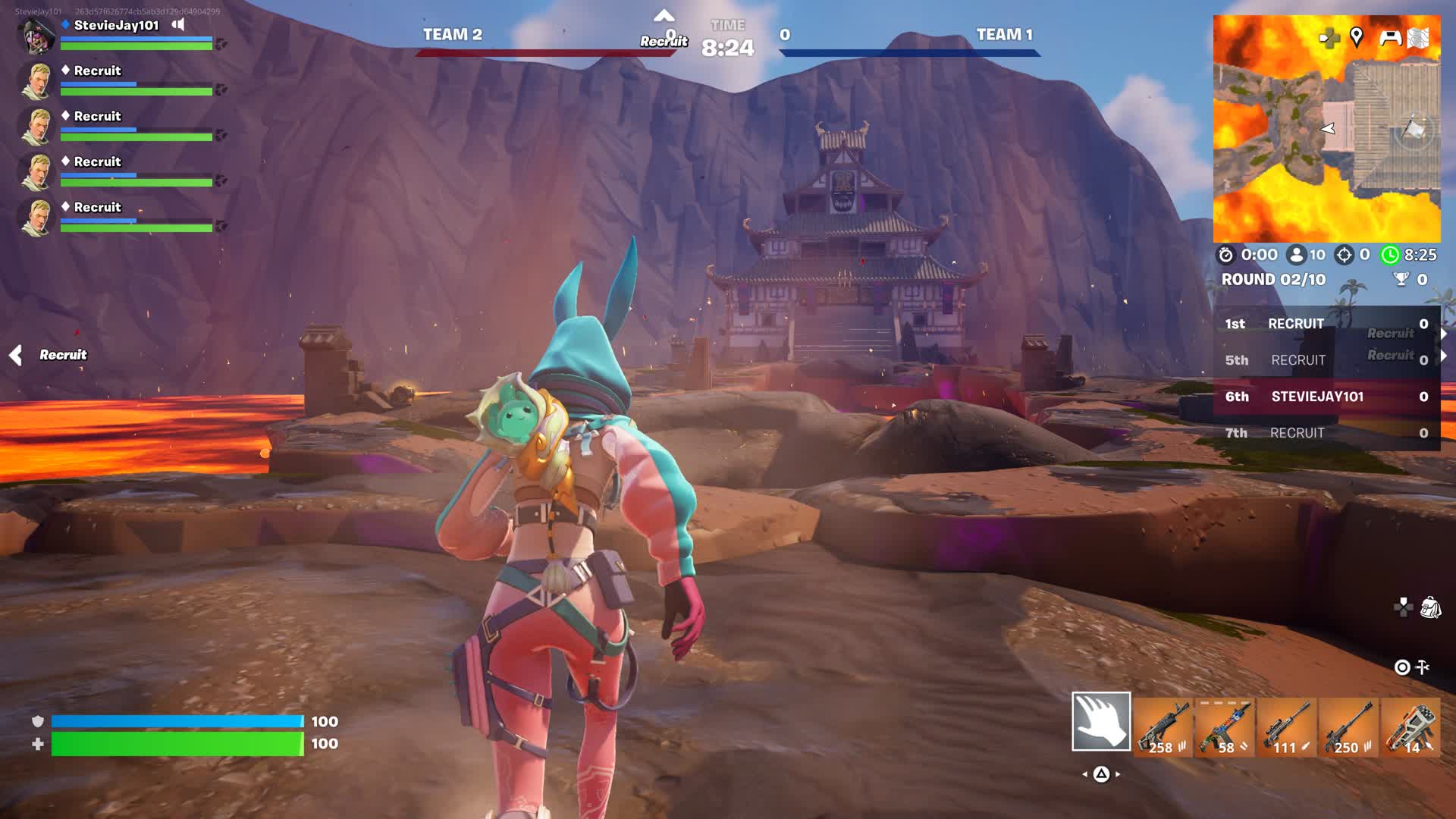Click the 7th place RECRUIT scoreboard row
The image size is (1456, 819).
[x=1326, y=433]
